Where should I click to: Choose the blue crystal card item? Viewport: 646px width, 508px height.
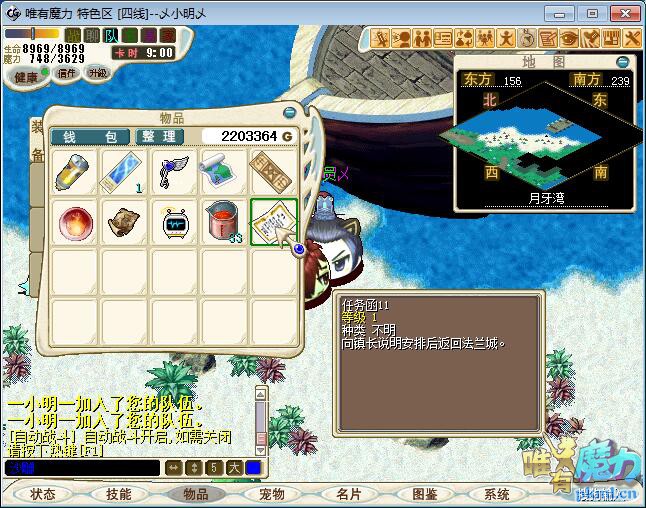(124, 171)
